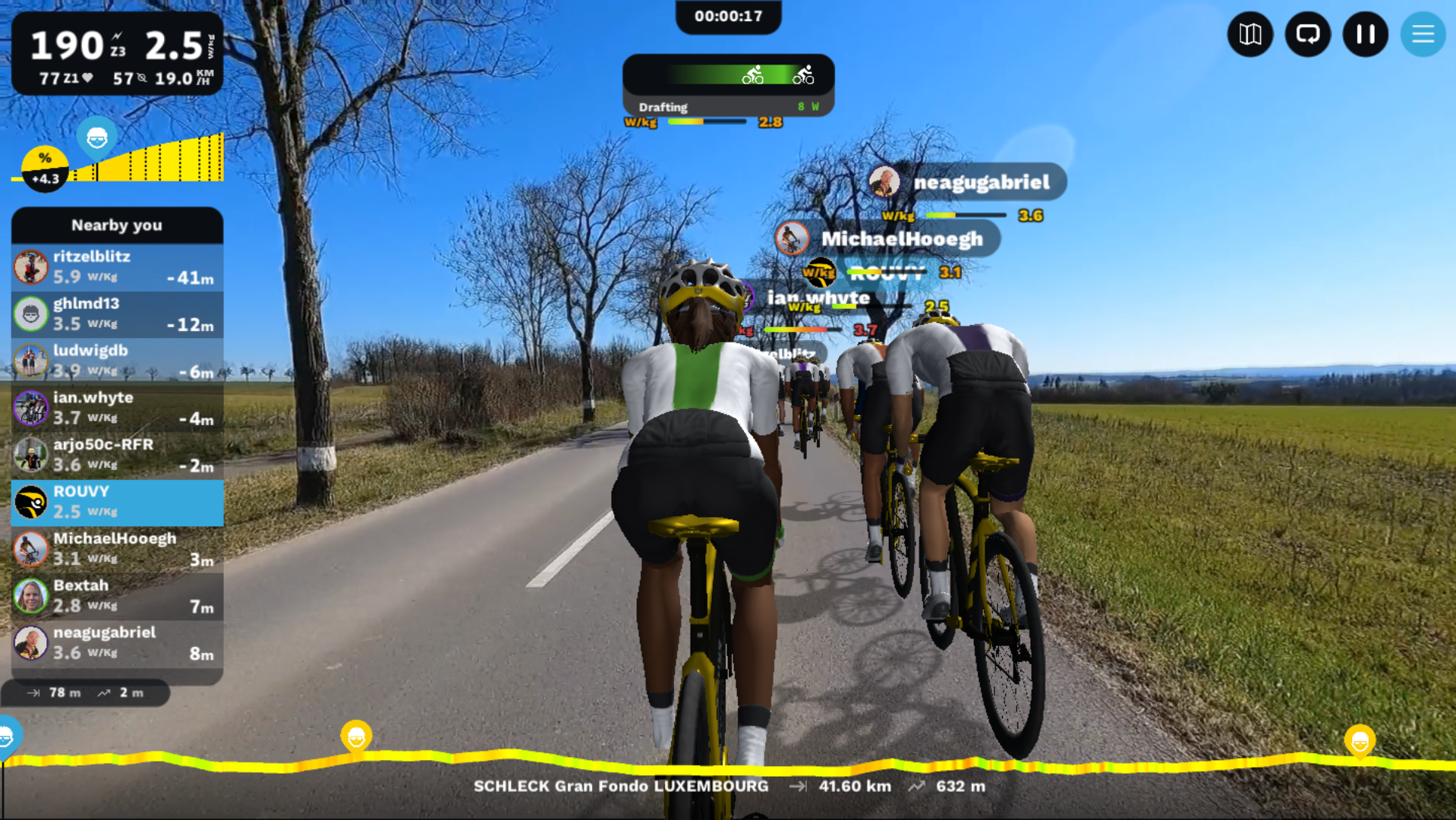The width and height of the screenshot is (1456, 820).
Task: Pick arjo50c-RFR in the rider list
Action: (118, 456)
